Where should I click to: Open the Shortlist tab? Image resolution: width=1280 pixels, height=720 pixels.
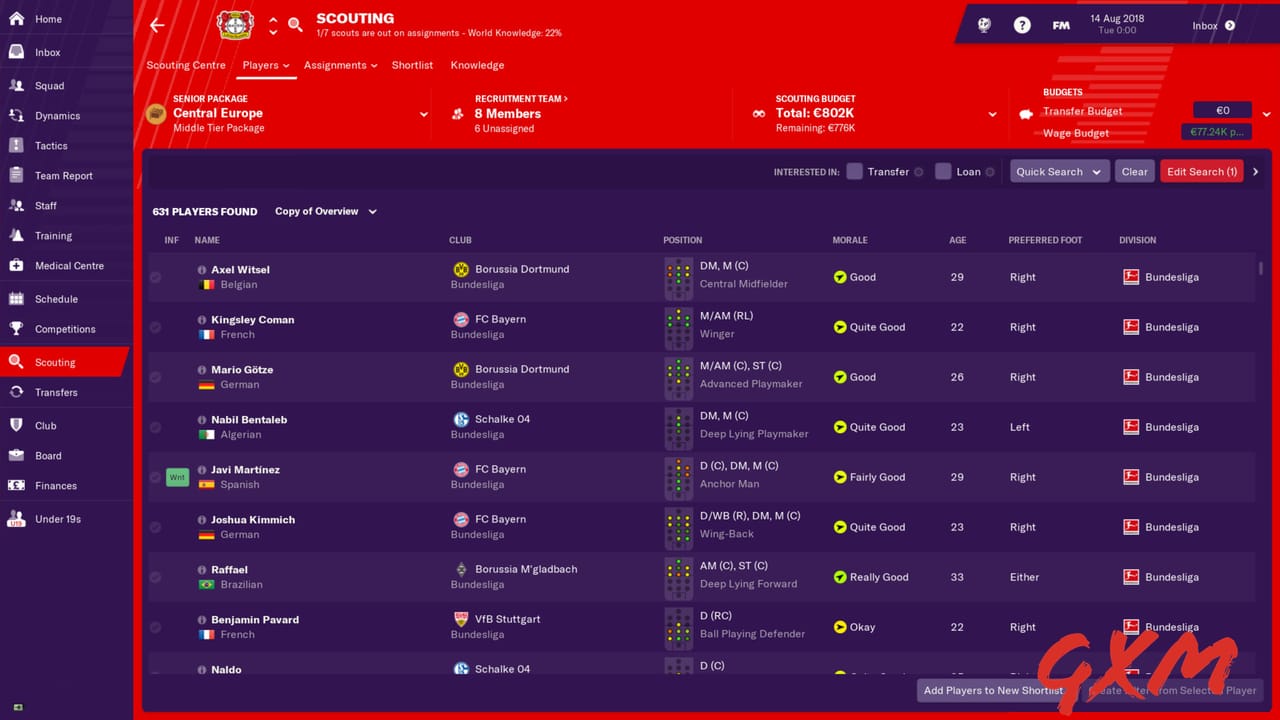(x=412, y=65)
